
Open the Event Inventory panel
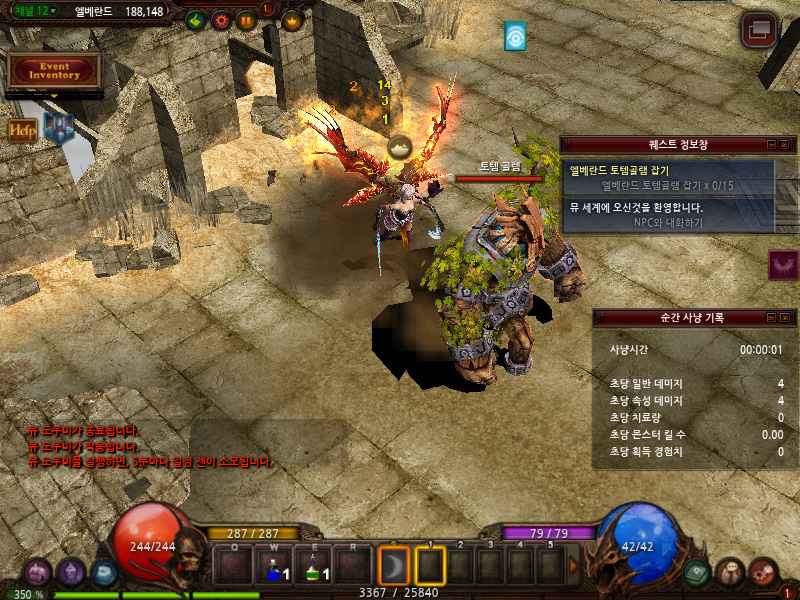click(54, 70)
